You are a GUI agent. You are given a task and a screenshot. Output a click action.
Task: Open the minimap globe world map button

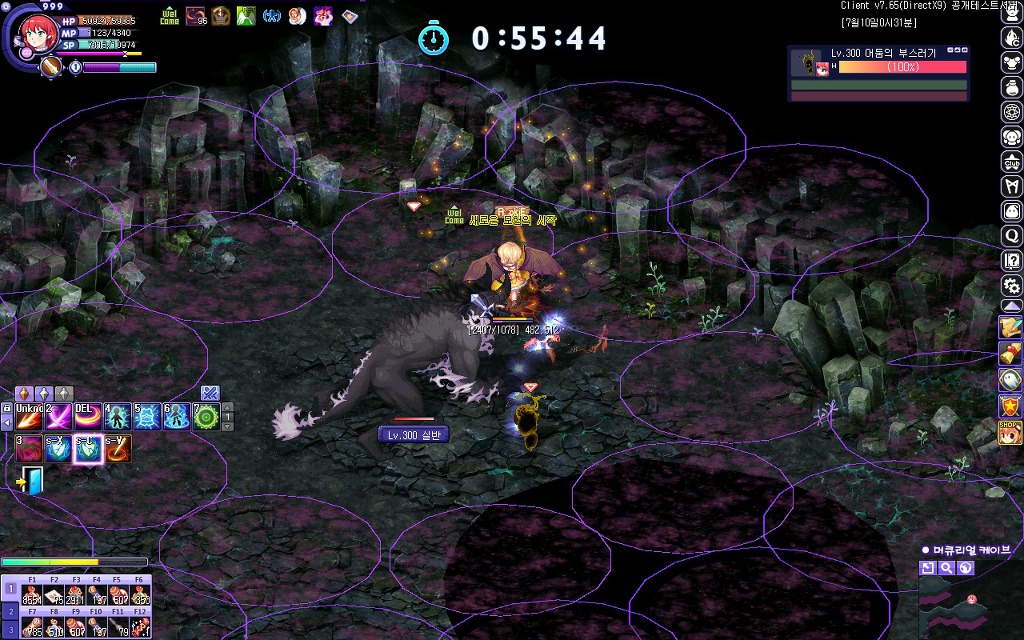click(x=965, y=568)
